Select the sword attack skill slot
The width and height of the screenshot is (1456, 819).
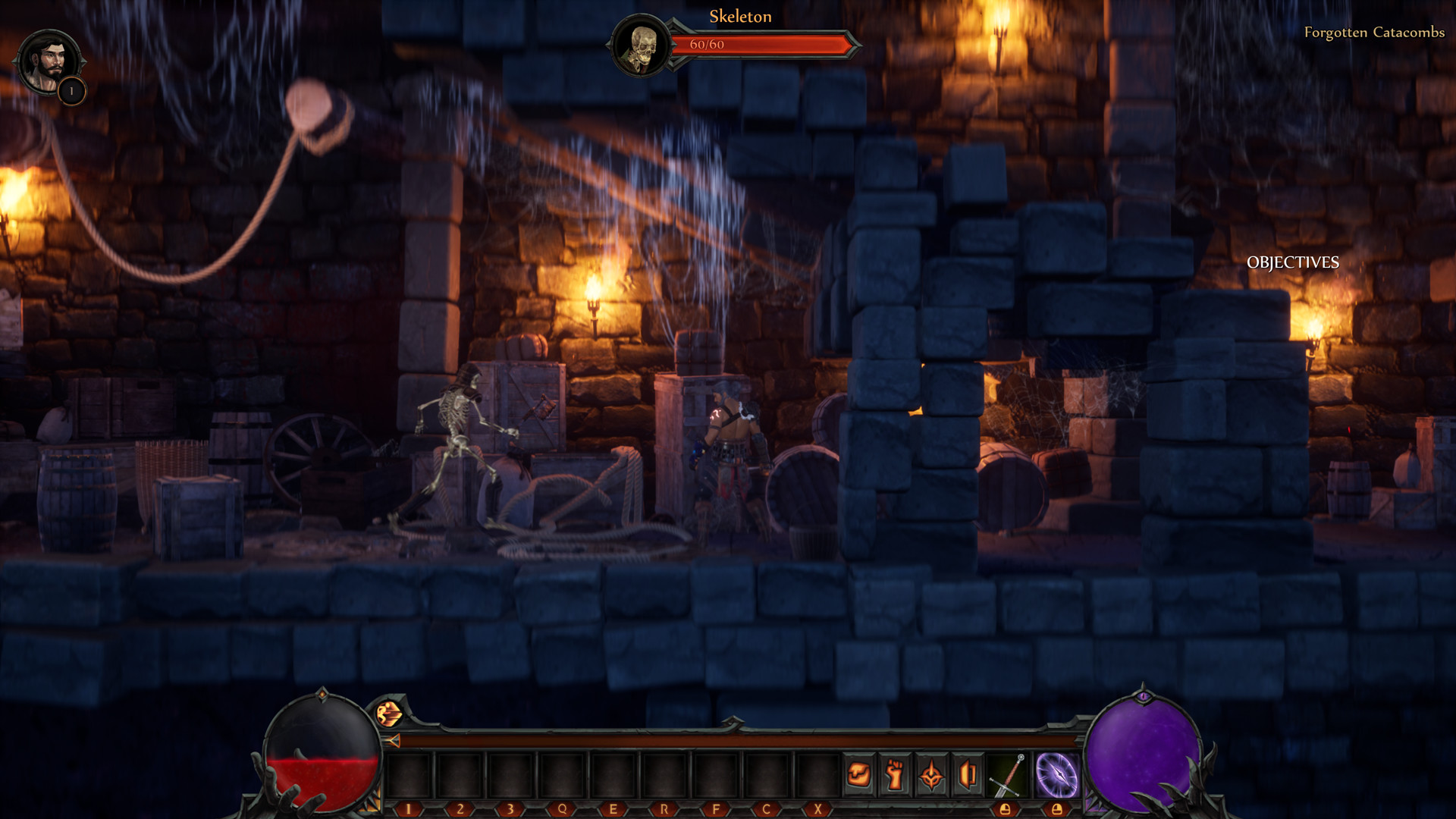[1007, 775]
